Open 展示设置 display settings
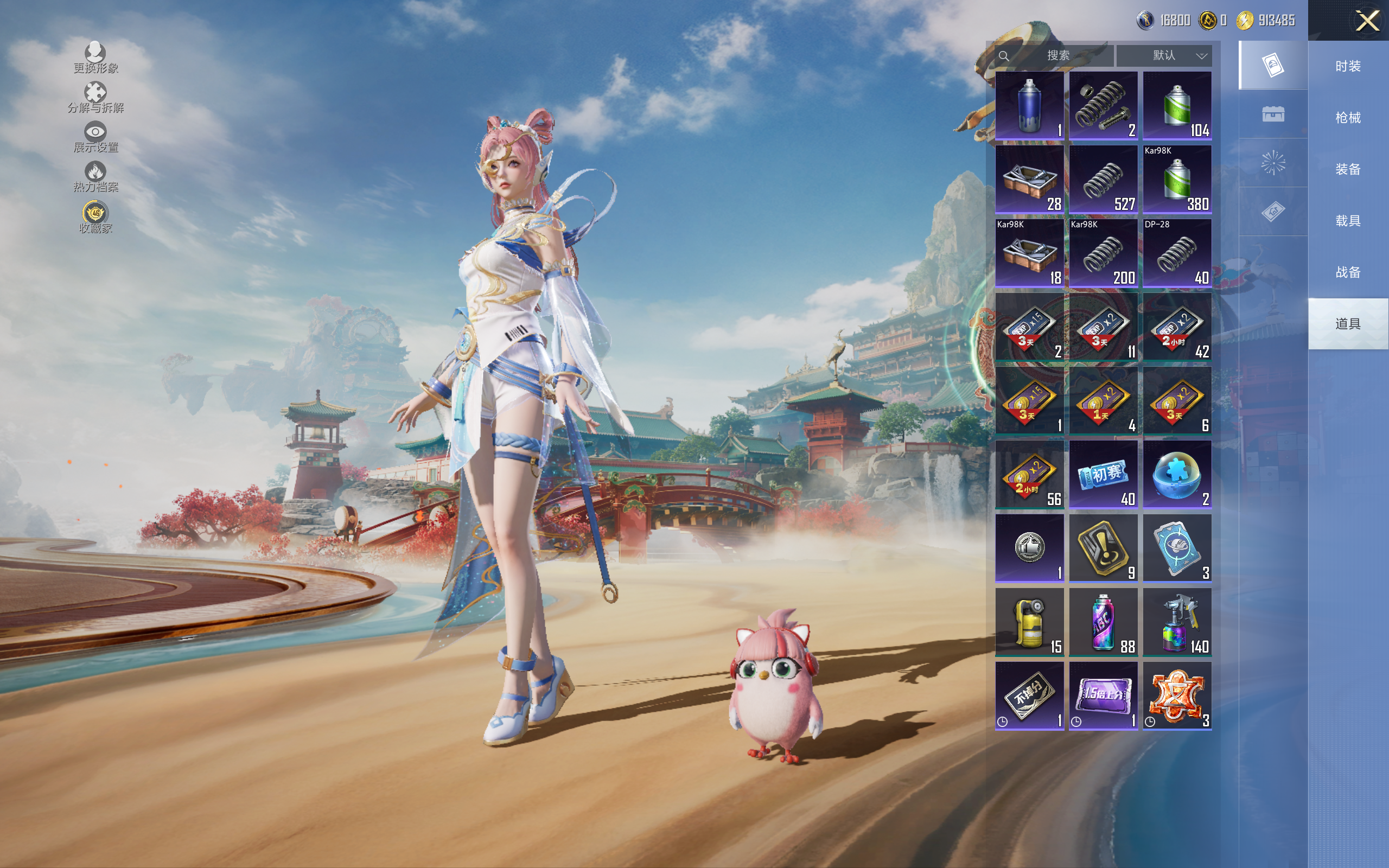The height and width of the screenshot is (868, 1389). tap(95, 137)
